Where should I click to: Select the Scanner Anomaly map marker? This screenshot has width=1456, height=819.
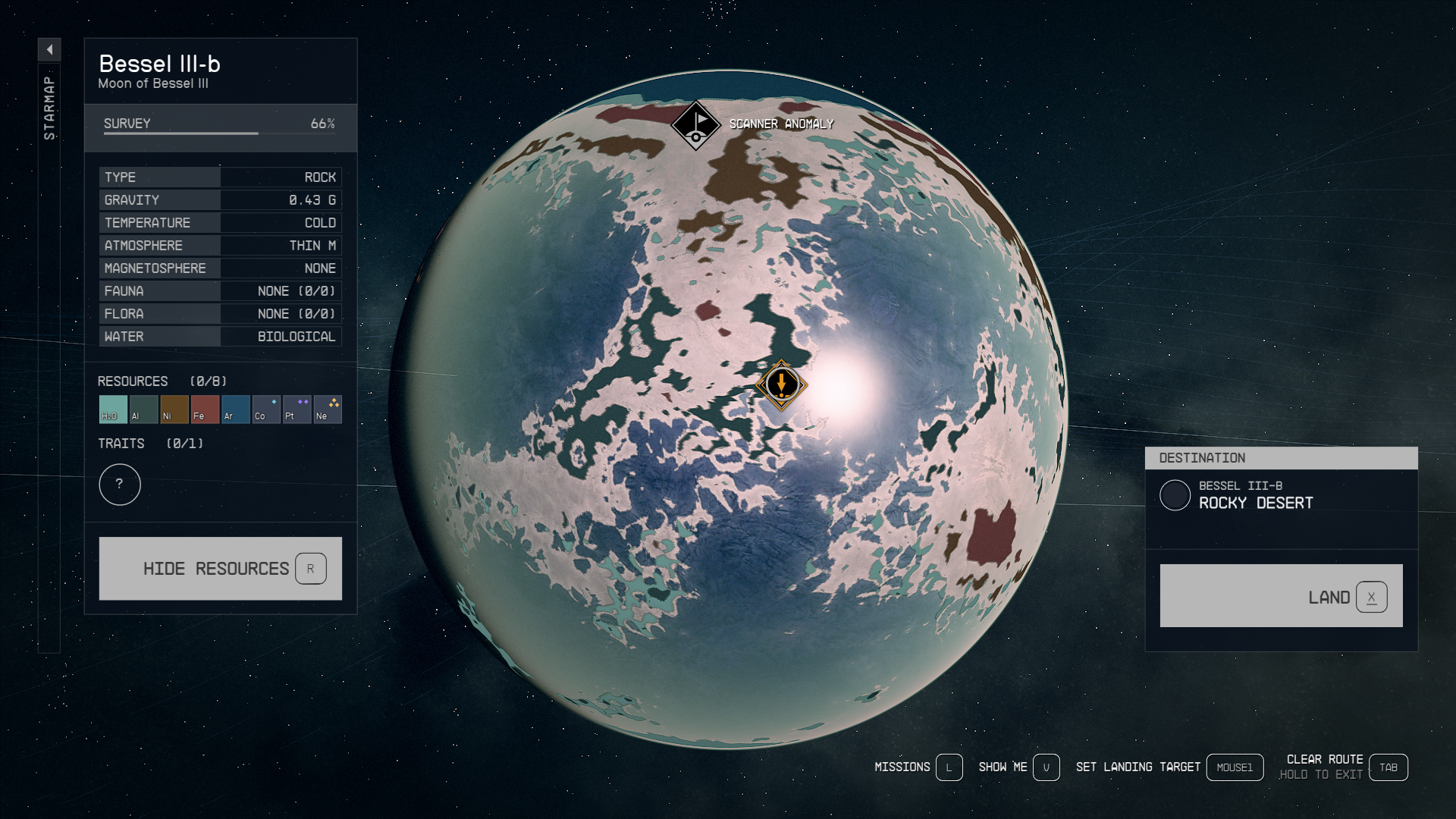[x=695, y=125]
